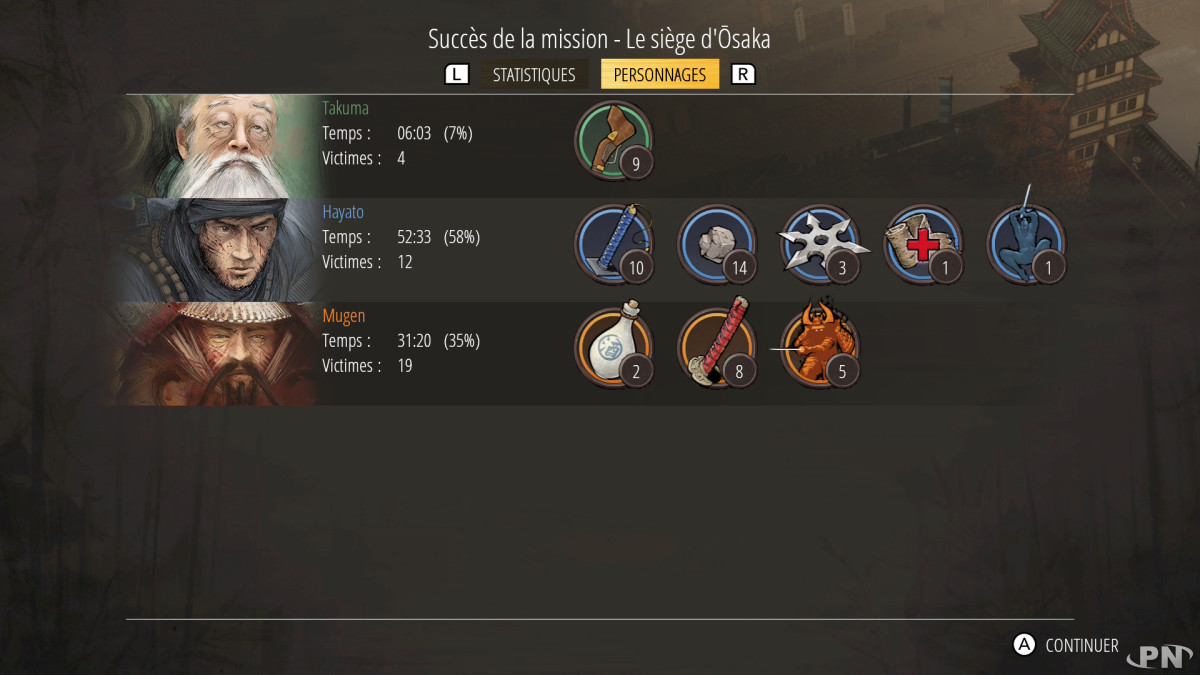Click Hayato's blue ninja figure icon
The width and height of the screenshot is (1200, 675).
[1024, 244]
